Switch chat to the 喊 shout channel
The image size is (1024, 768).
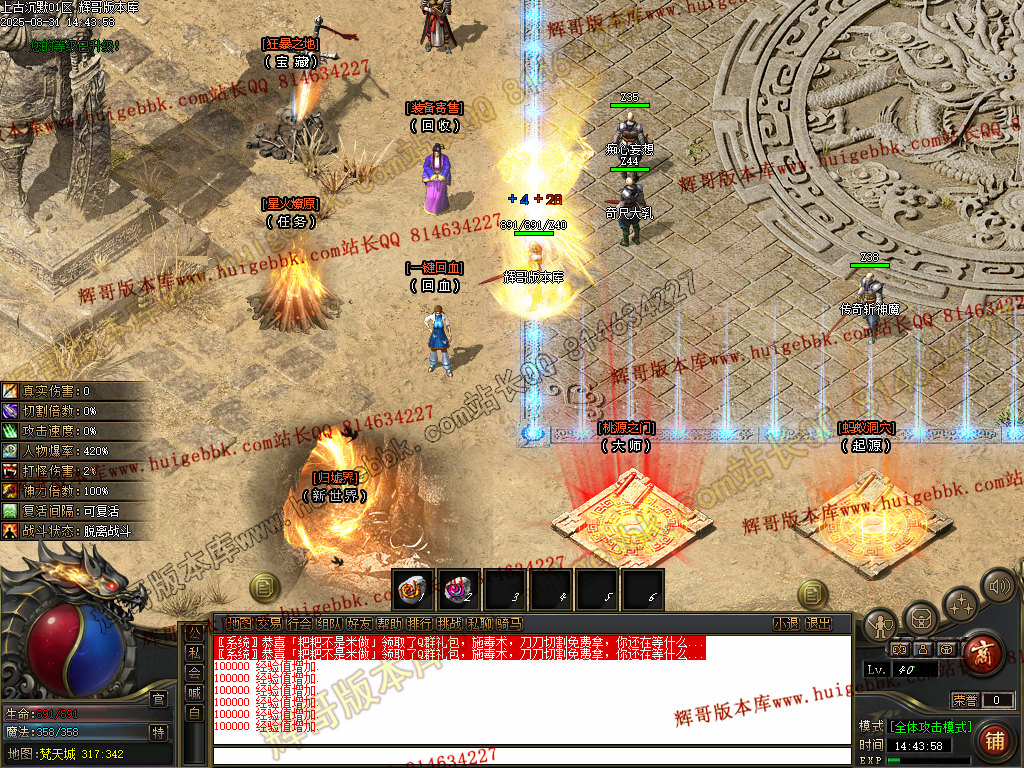pos(194,692)
